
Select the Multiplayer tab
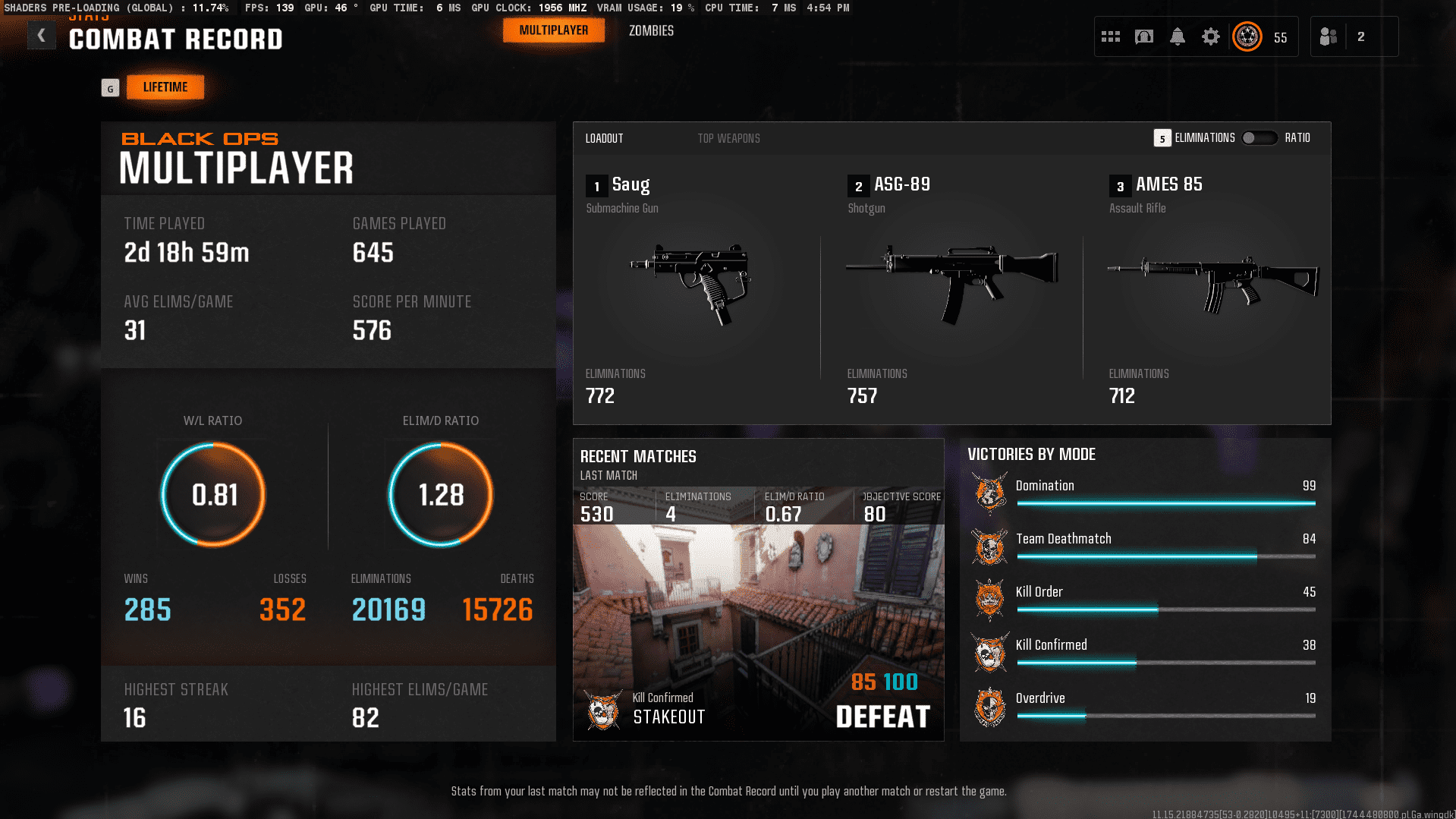tap(553, 30)
